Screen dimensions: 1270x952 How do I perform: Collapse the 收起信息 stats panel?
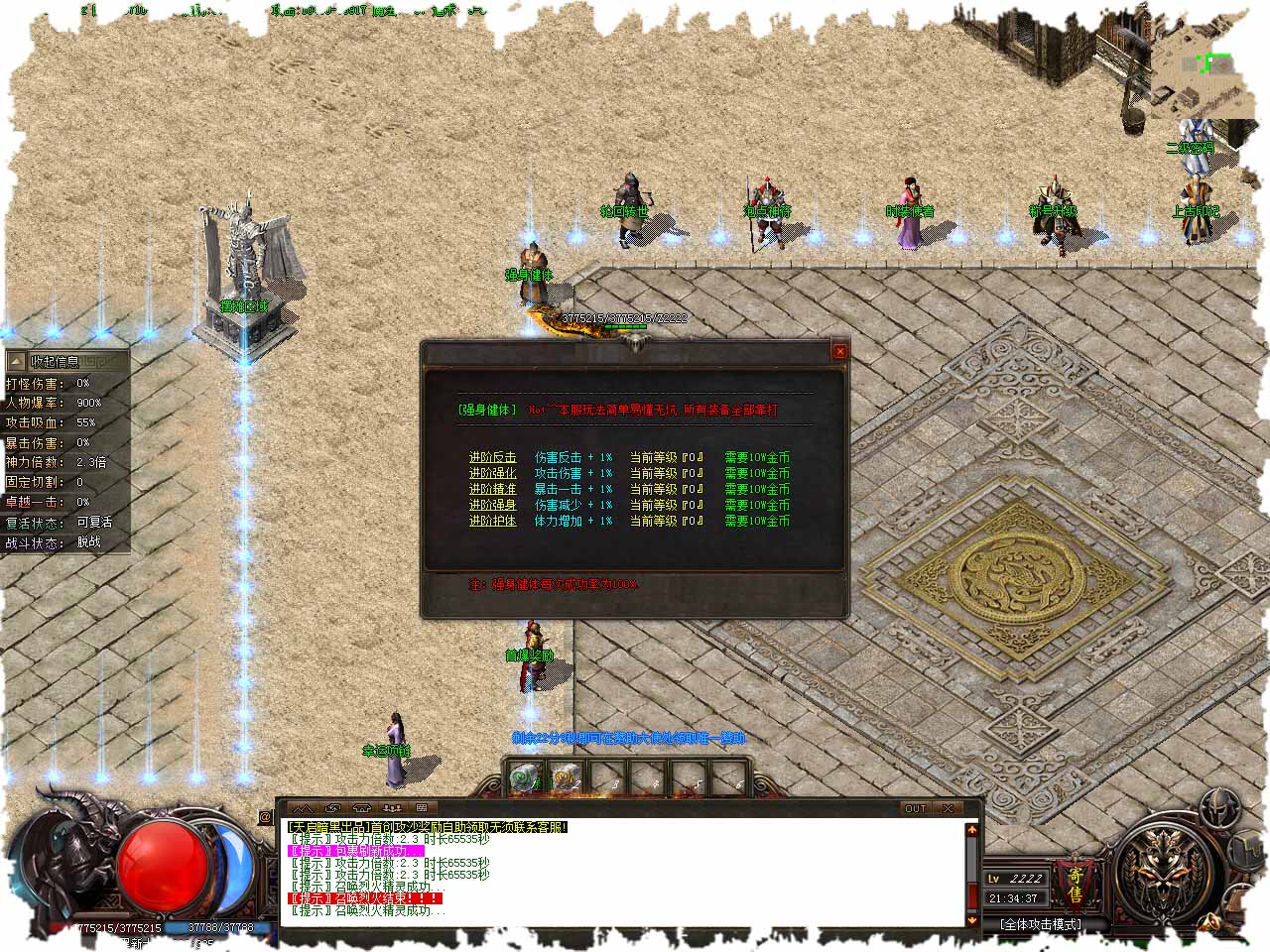coord(65,362)
